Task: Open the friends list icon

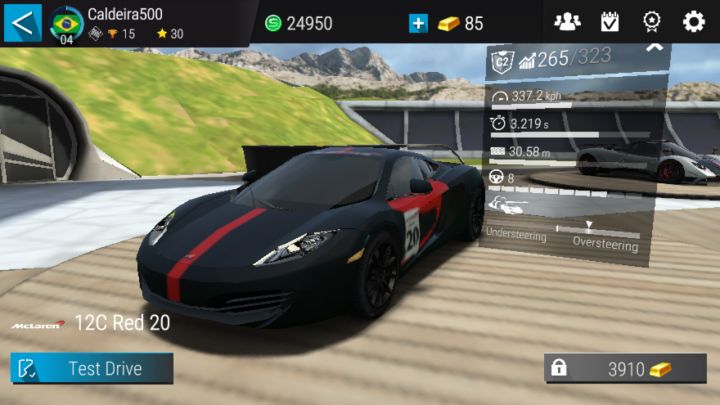Action: tap(567, 22)
